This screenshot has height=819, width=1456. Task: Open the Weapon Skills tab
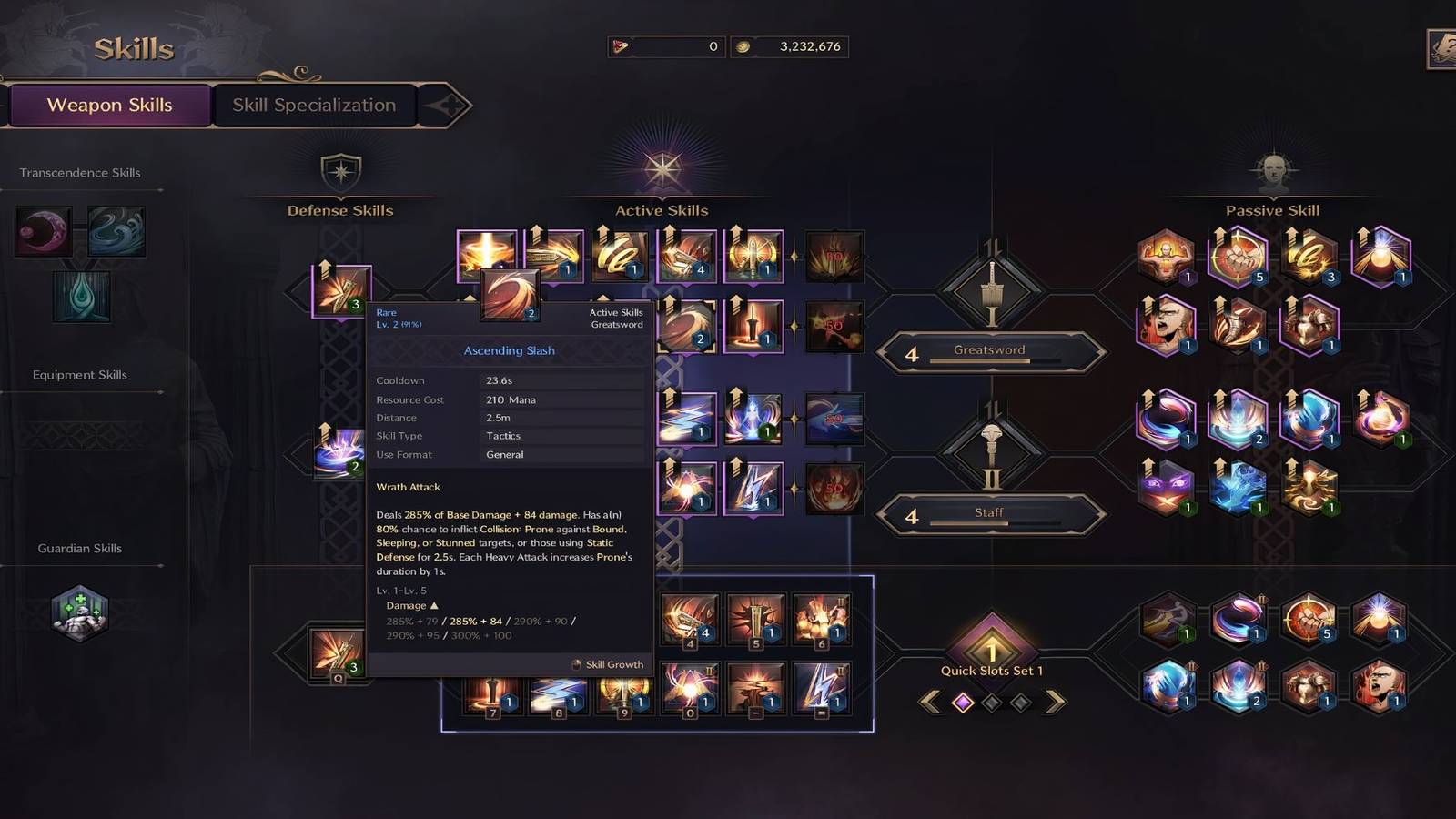[109, 105]
